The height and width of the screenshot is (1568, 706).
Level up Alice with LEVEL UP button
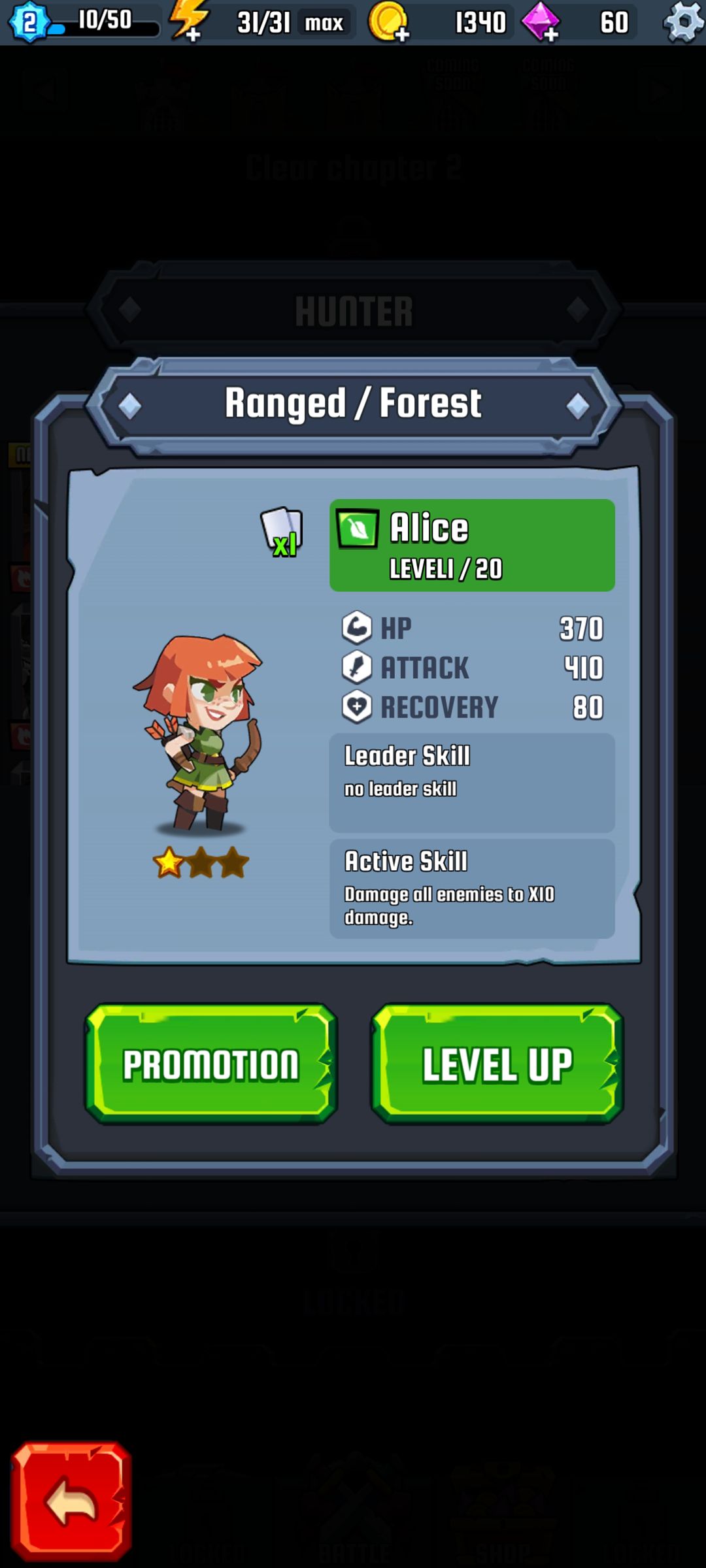tap(497, 1064)
